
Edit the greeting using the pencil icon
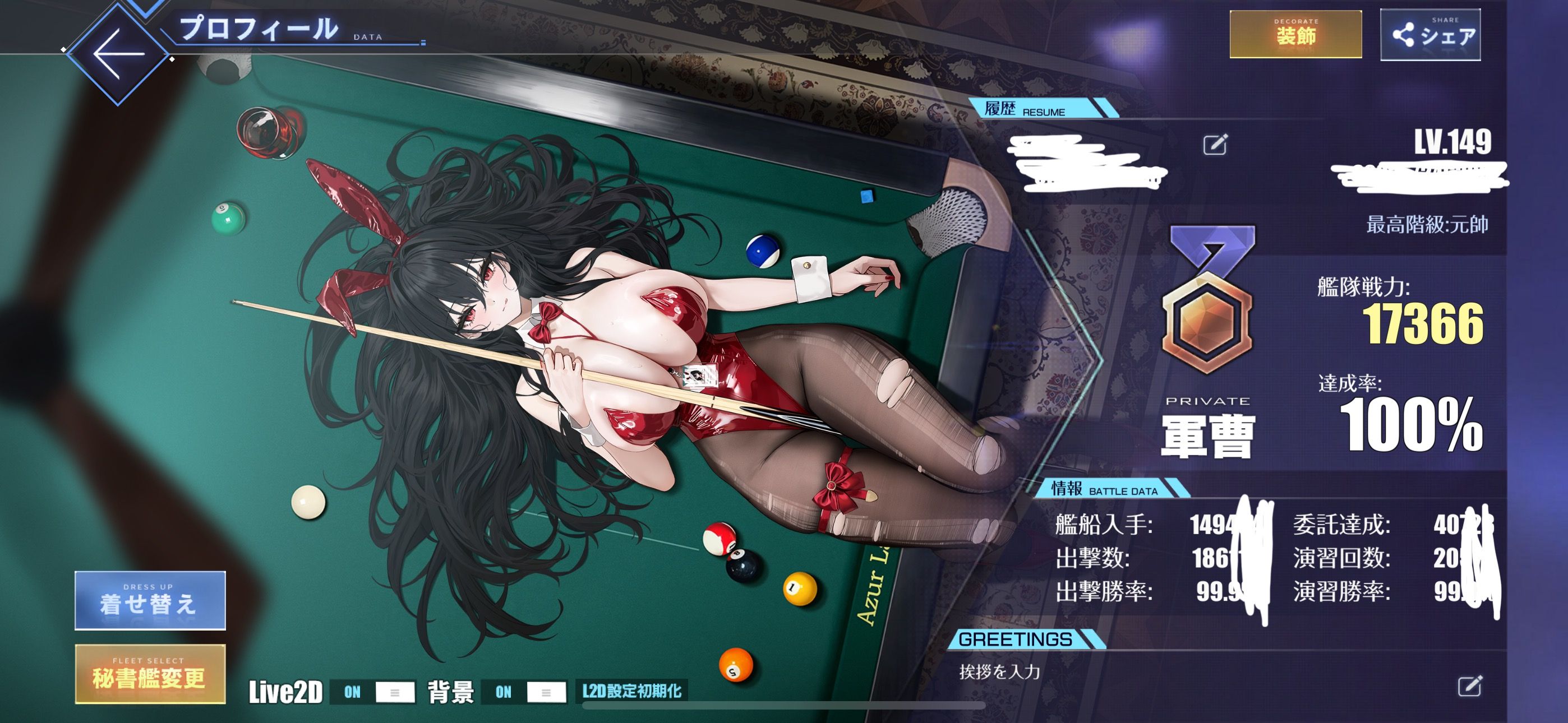click(1469, 686)
